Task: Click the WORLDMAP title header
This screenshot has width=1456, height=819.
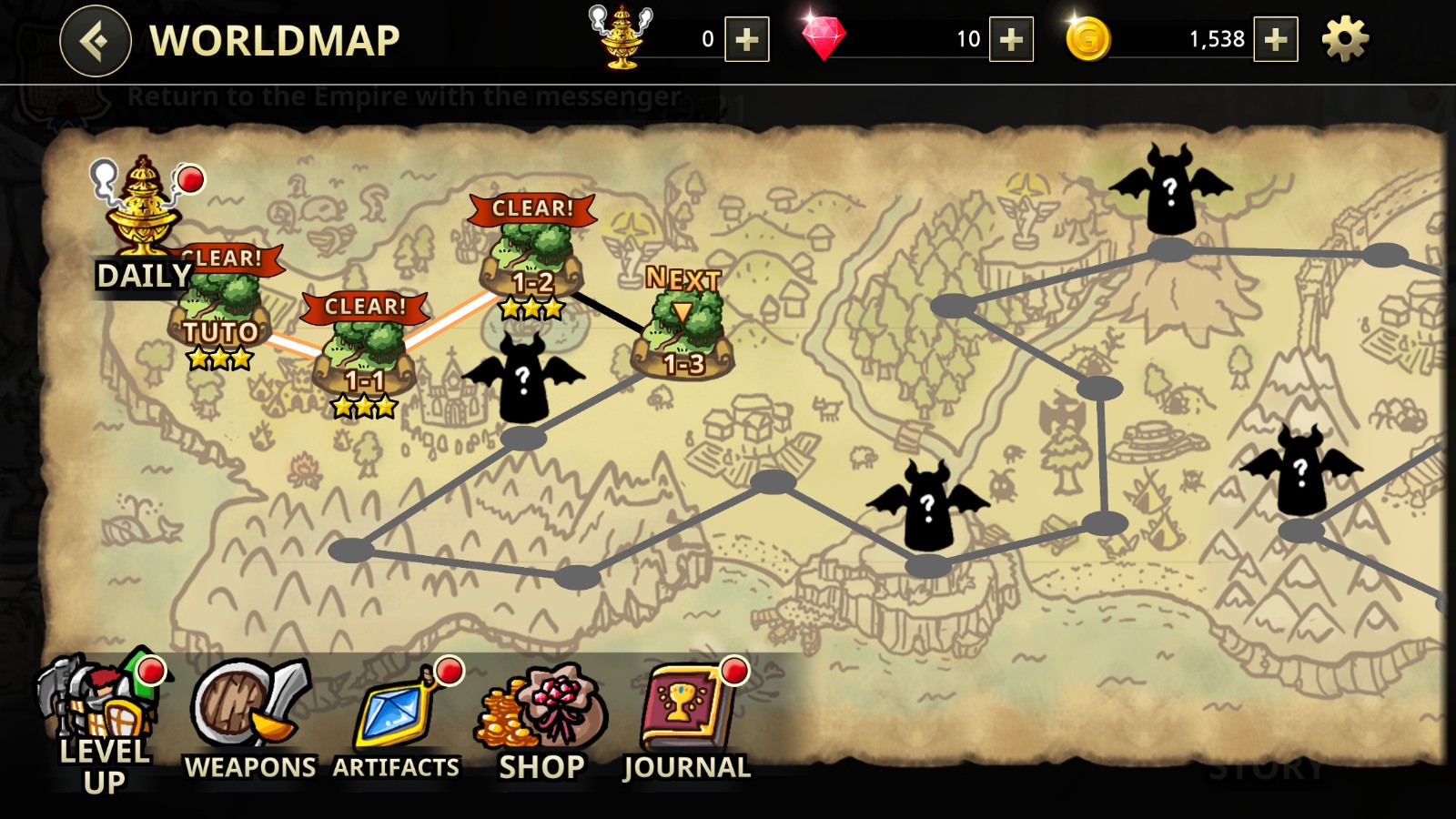Action: [273, 39]
